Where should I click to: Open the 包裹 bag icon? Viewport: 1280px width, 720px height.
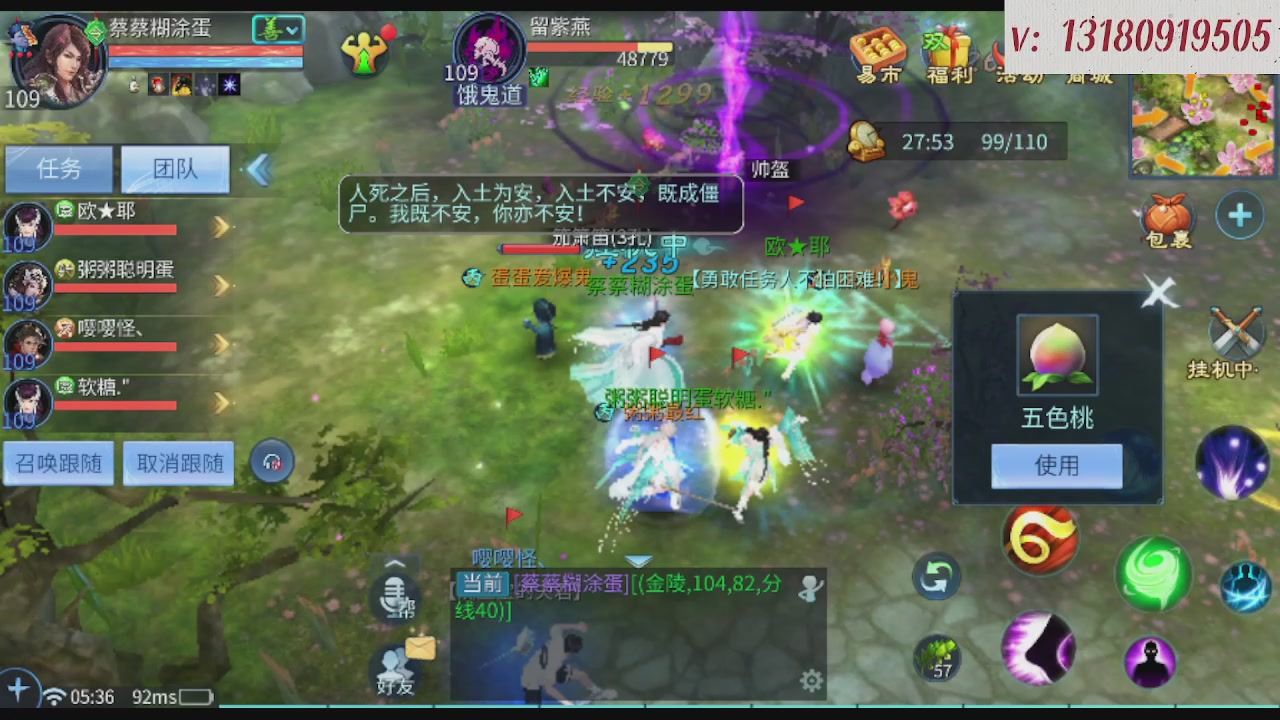[1168, 215]
